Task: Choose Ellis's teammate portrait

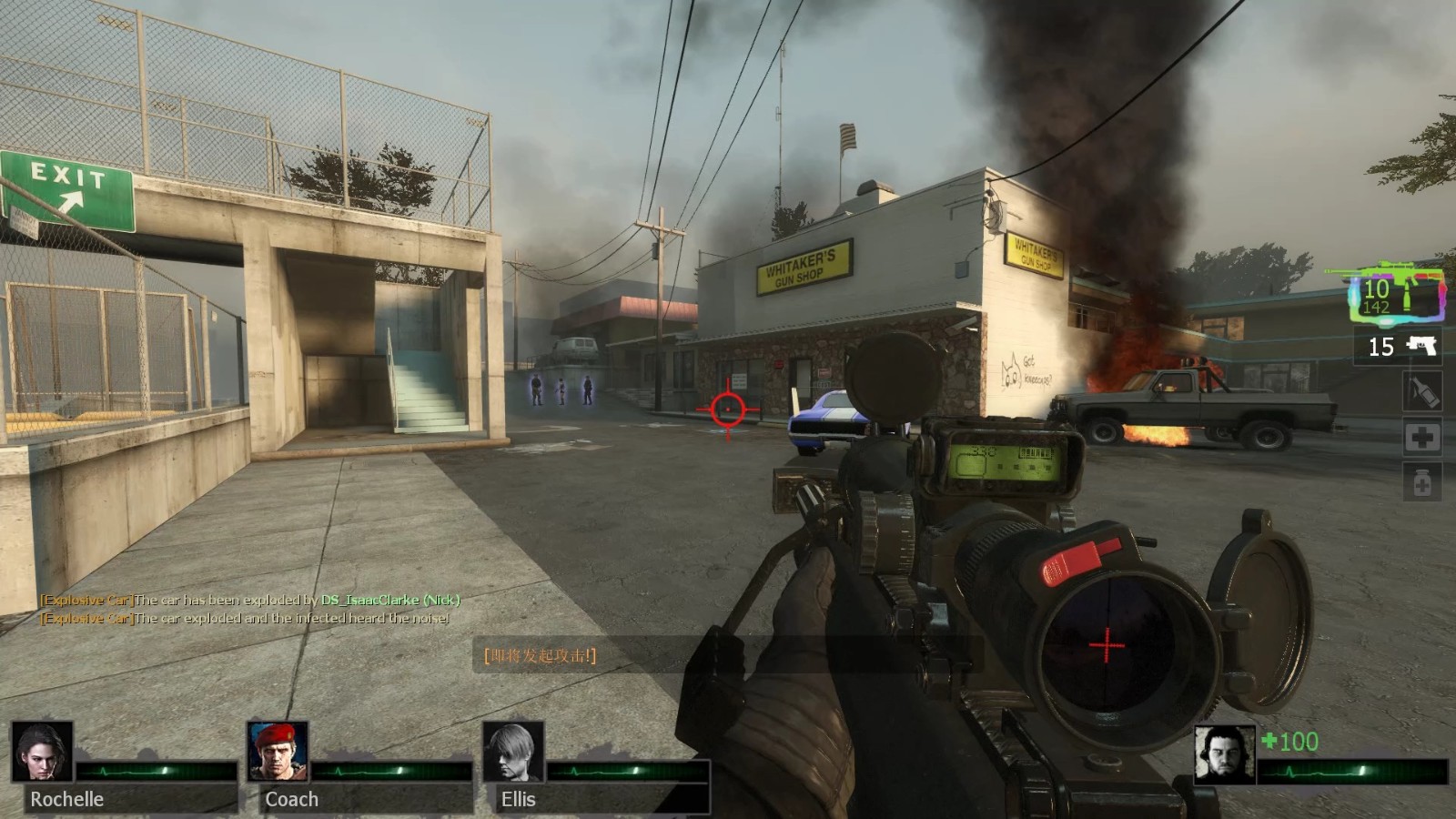Action: pos(513,752)
